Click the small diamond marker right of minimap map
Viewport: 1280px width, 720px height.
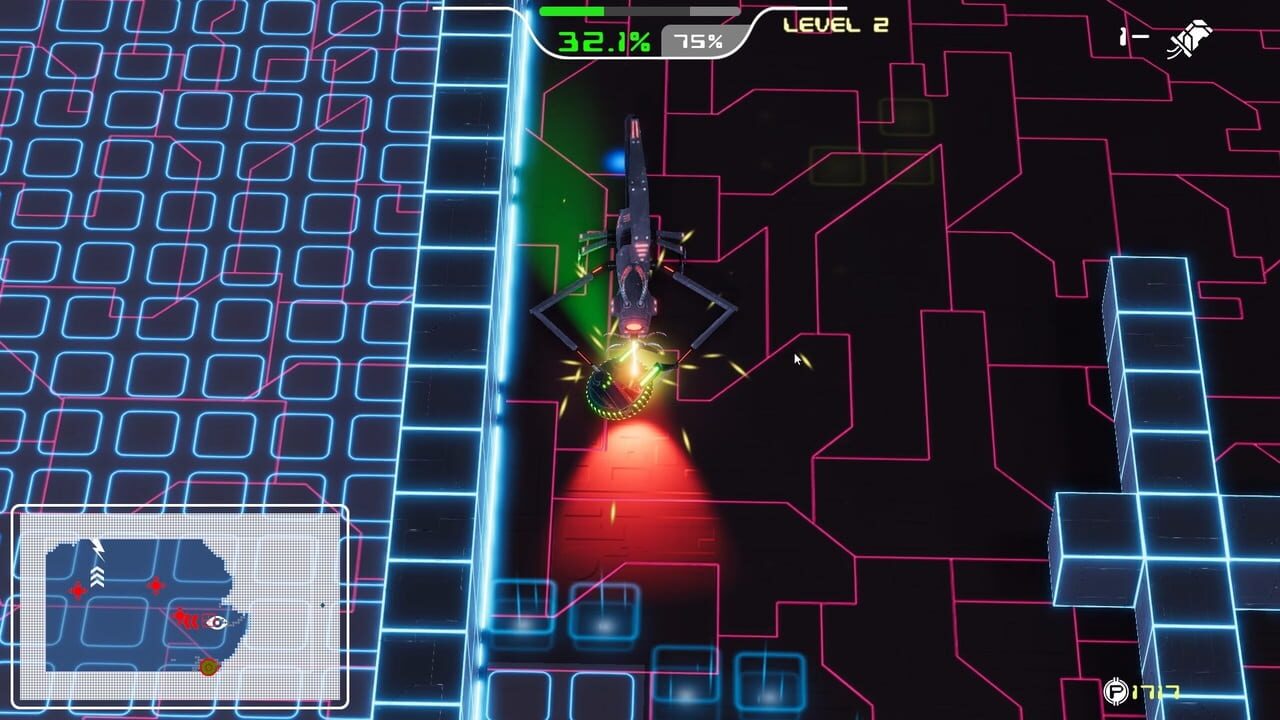point(322,605)
